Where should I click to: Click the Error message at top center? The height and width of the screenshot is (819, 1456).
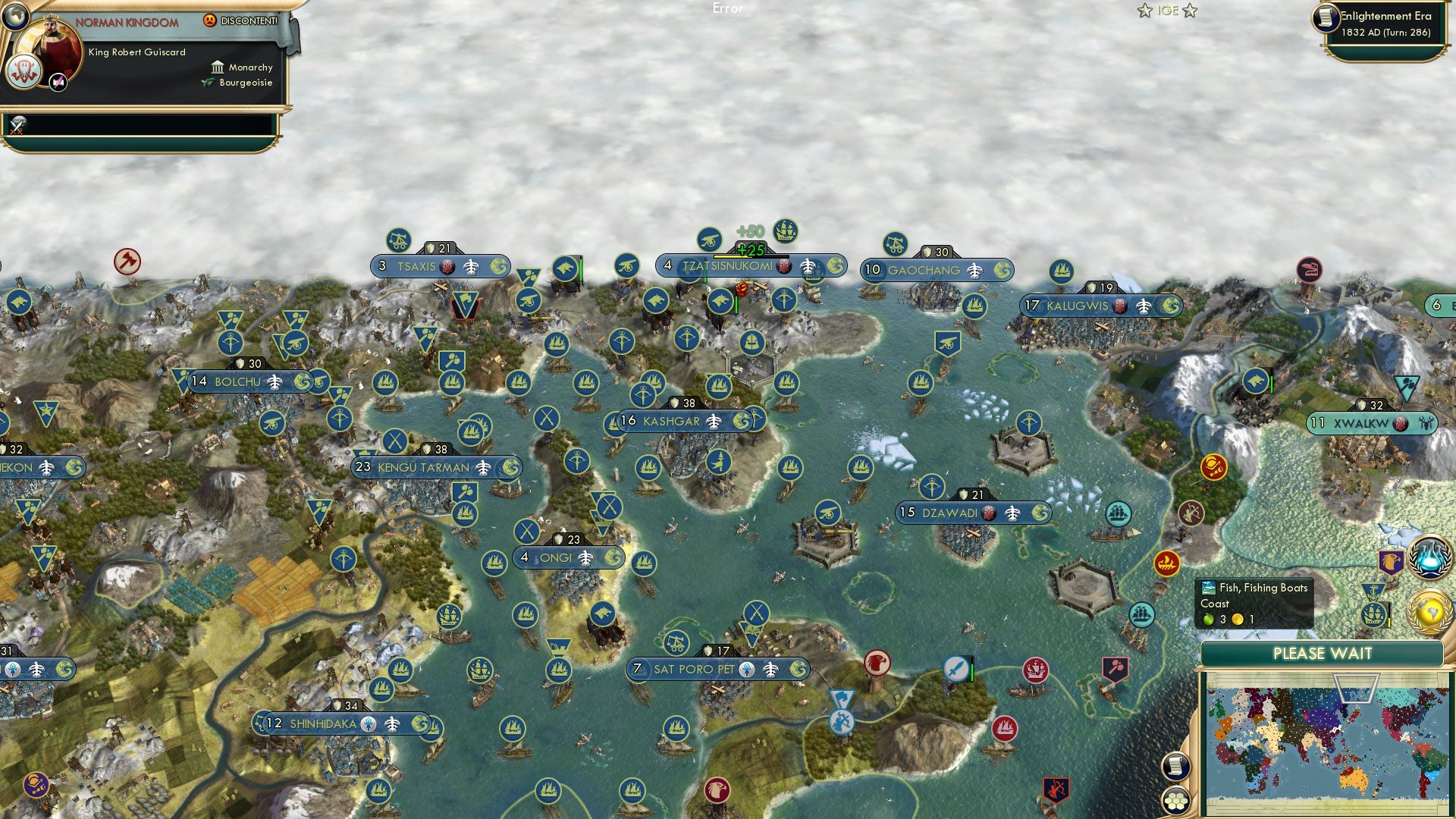(728, 9)
